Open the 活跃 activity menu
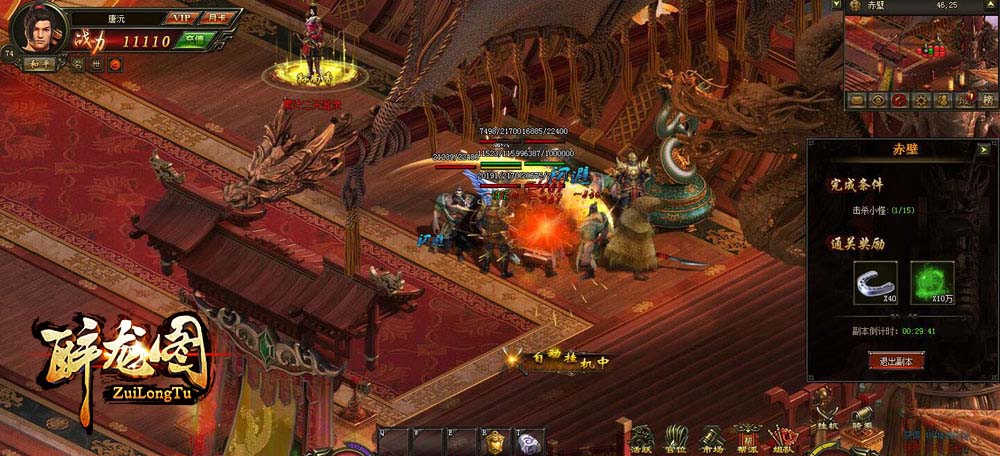The height and width of the screenshot is (456, 1000). click(x=642, y=436)
